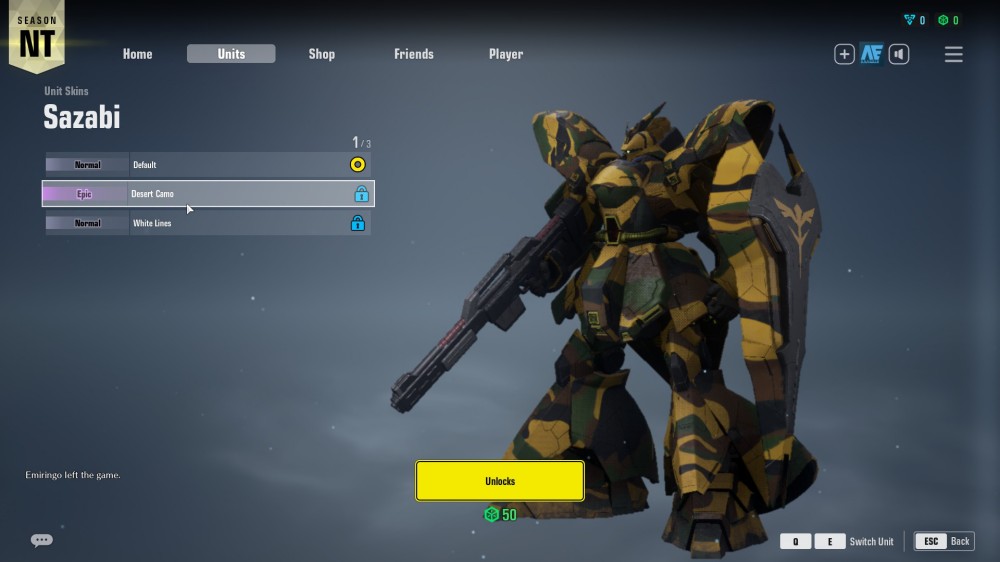Choose the Desert Camo epic skin
The height and width of the screenshot is (562, 1000).
208,194
